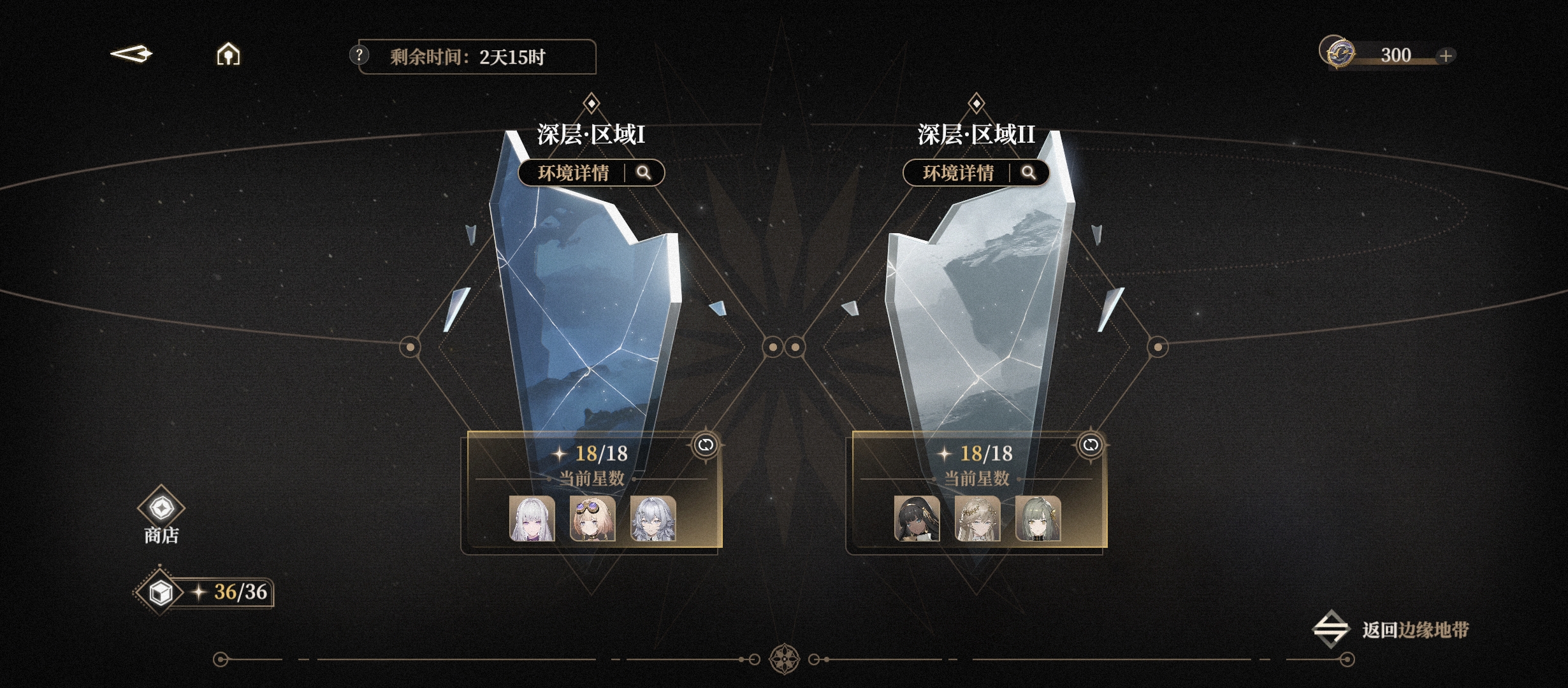View environment details for 深层·区域I
Image resolution: width=1568 pixels, height=688 pixels.
tap(591, 173)
